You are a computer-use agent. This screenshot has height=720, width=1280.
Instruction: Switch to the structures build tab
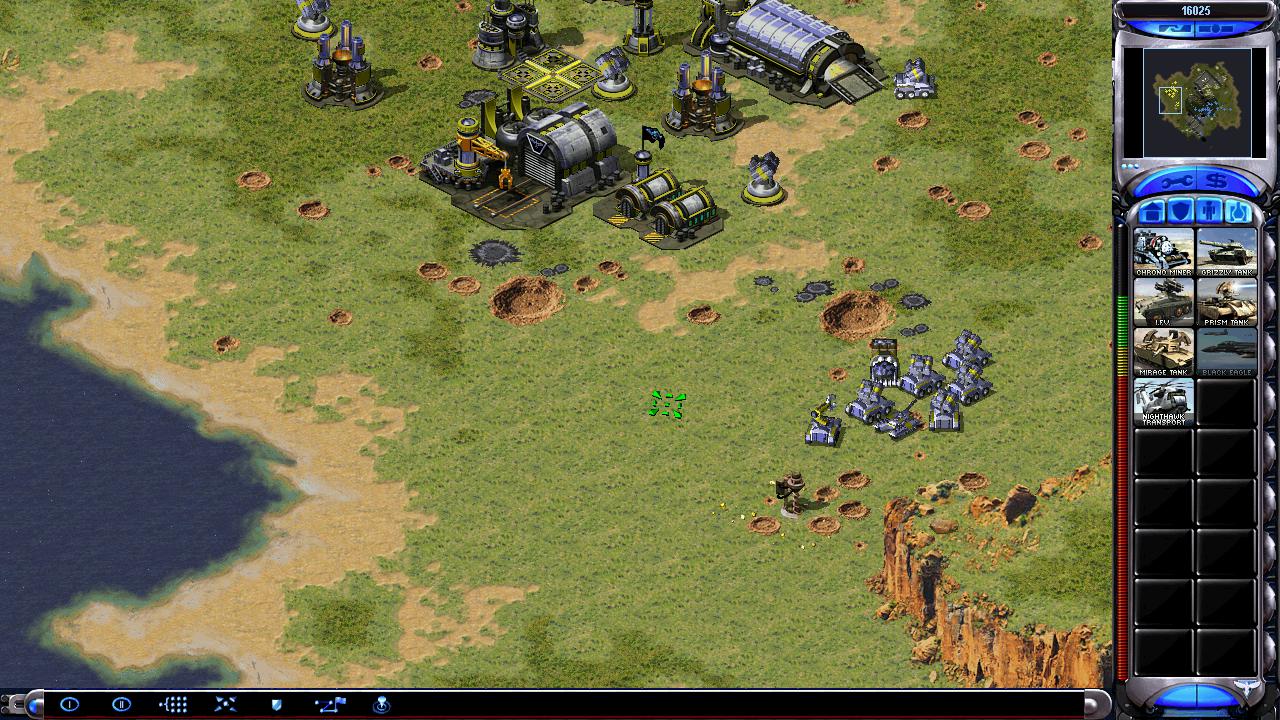click(x=1152, y=212)
